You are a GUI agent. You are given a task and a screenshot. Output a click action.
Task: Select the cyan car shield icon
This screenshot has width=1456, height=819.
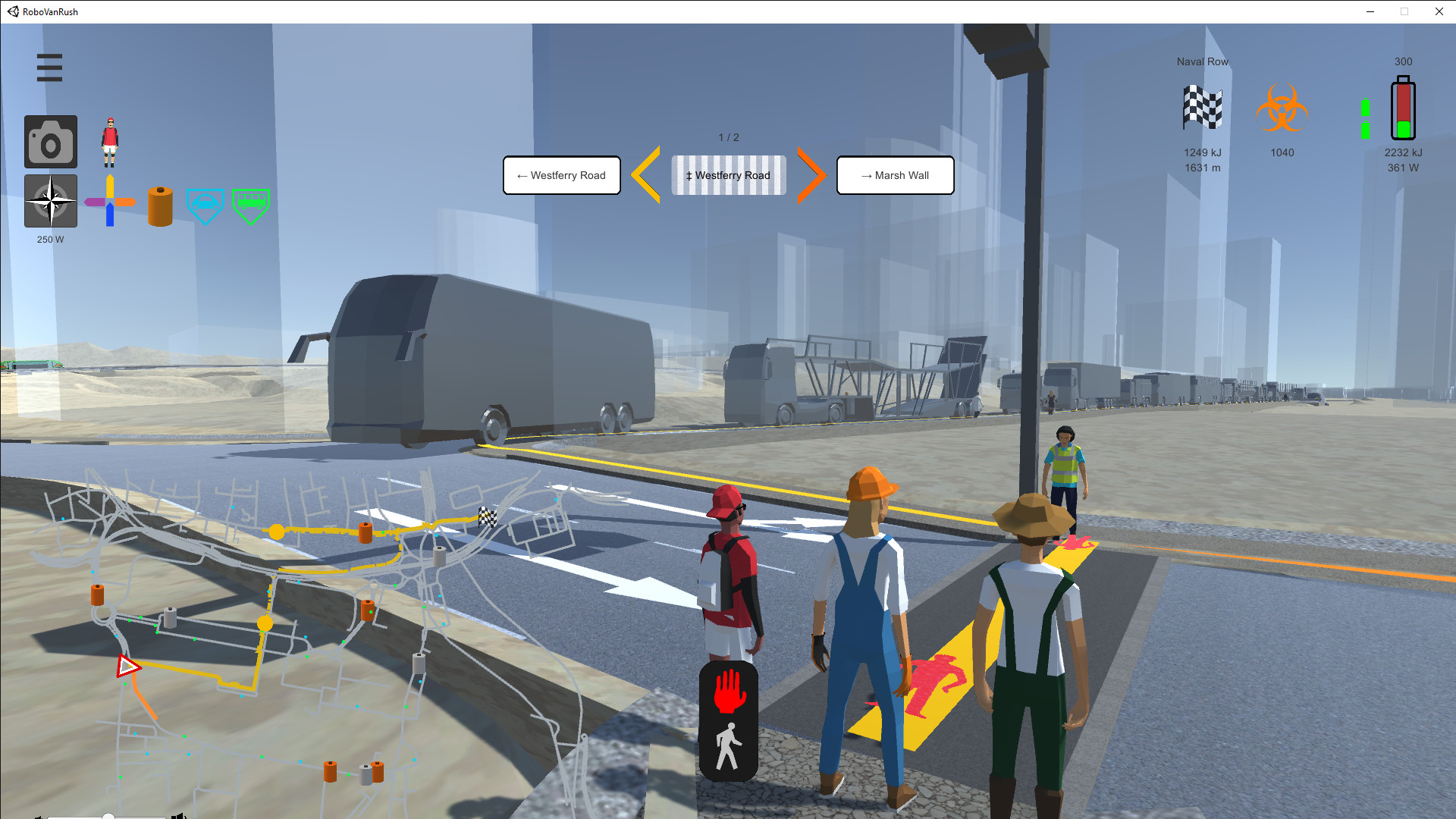click(x=205, y=204)
